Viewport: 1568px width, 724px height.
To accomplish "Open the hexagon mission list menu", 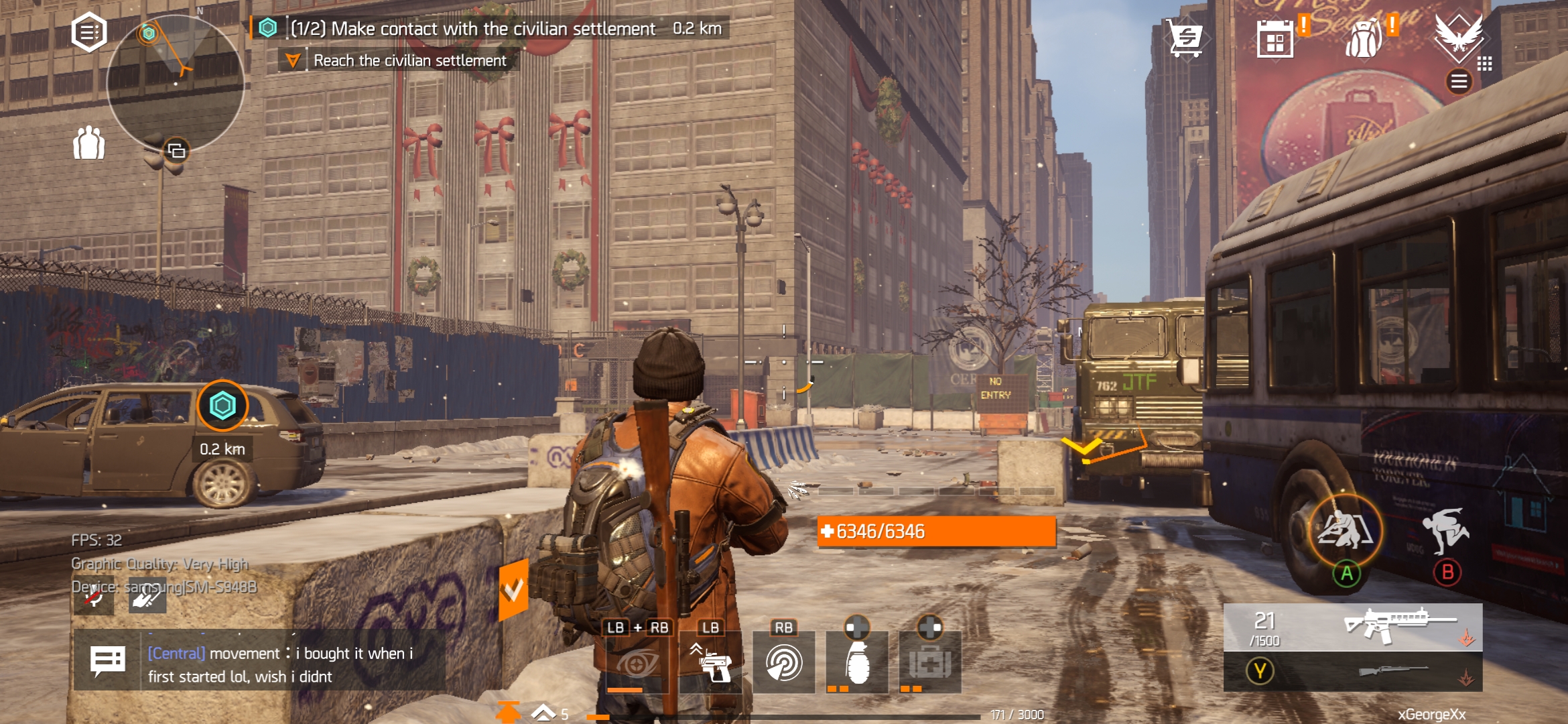I will tap(89, 32).
